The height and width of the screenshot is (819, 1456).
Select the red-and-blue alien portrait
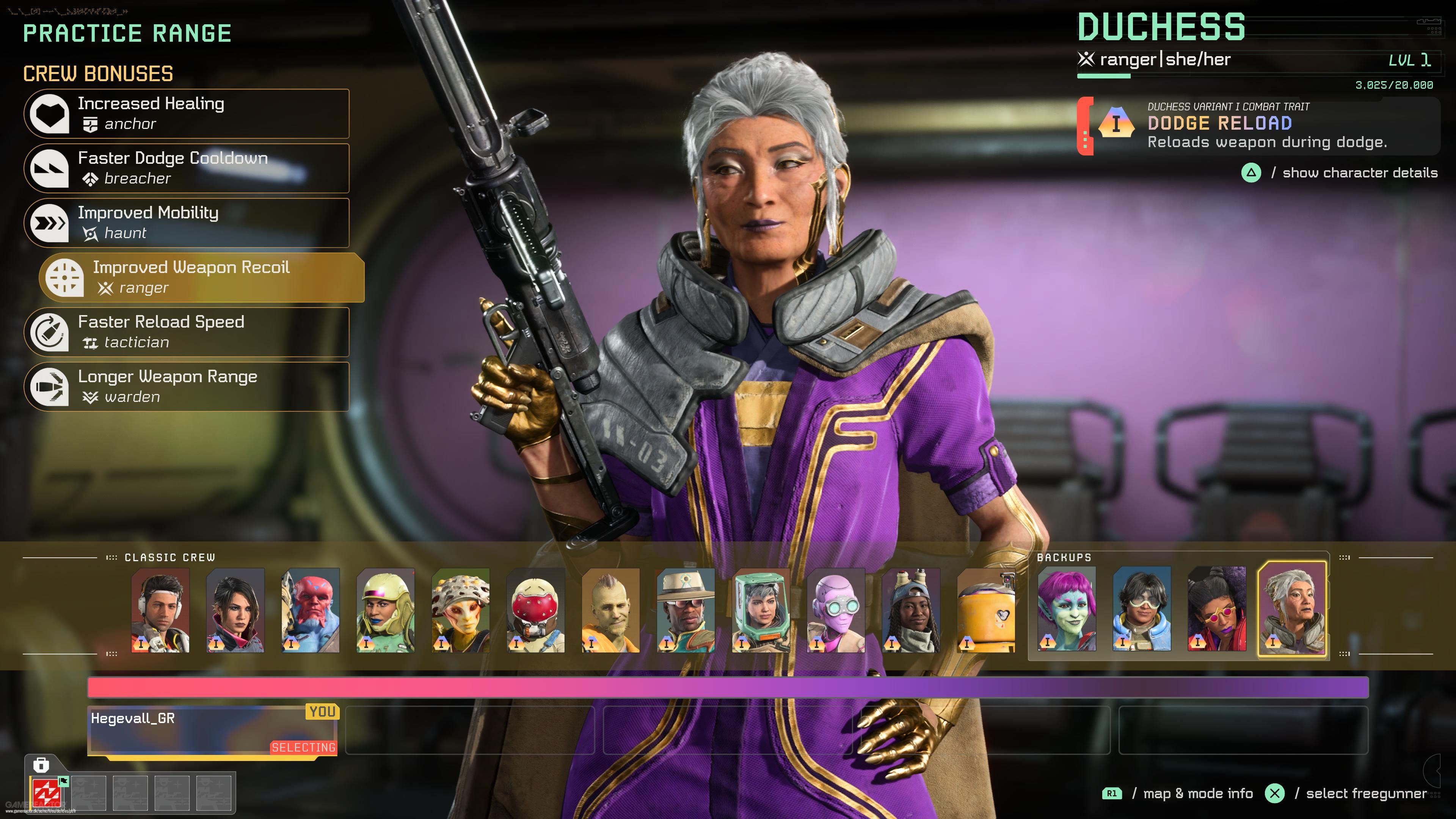[x=310, y=610]
